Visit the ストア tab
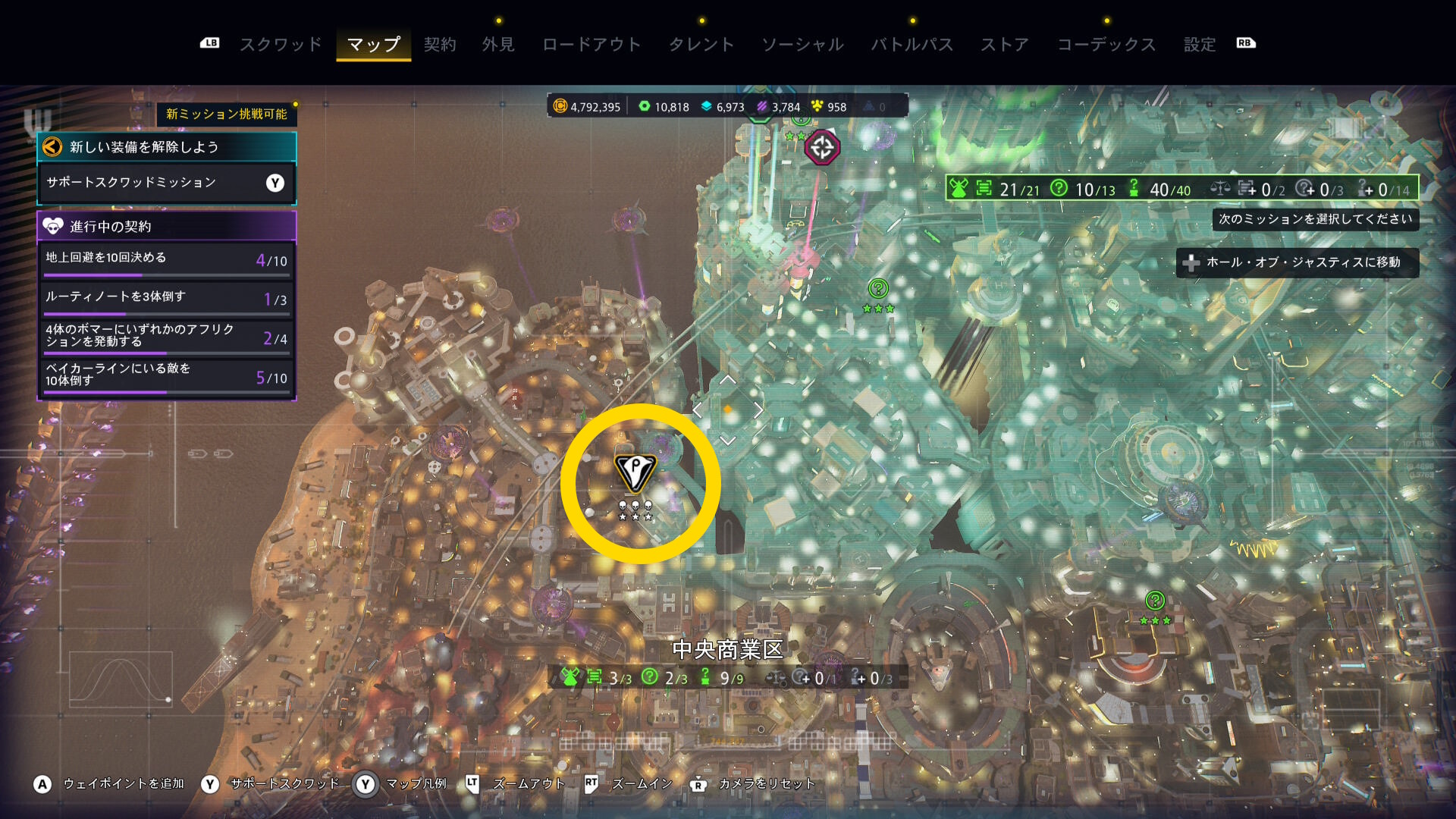The width and height of the screenshot is (1456, 819). coord(1005,45)
